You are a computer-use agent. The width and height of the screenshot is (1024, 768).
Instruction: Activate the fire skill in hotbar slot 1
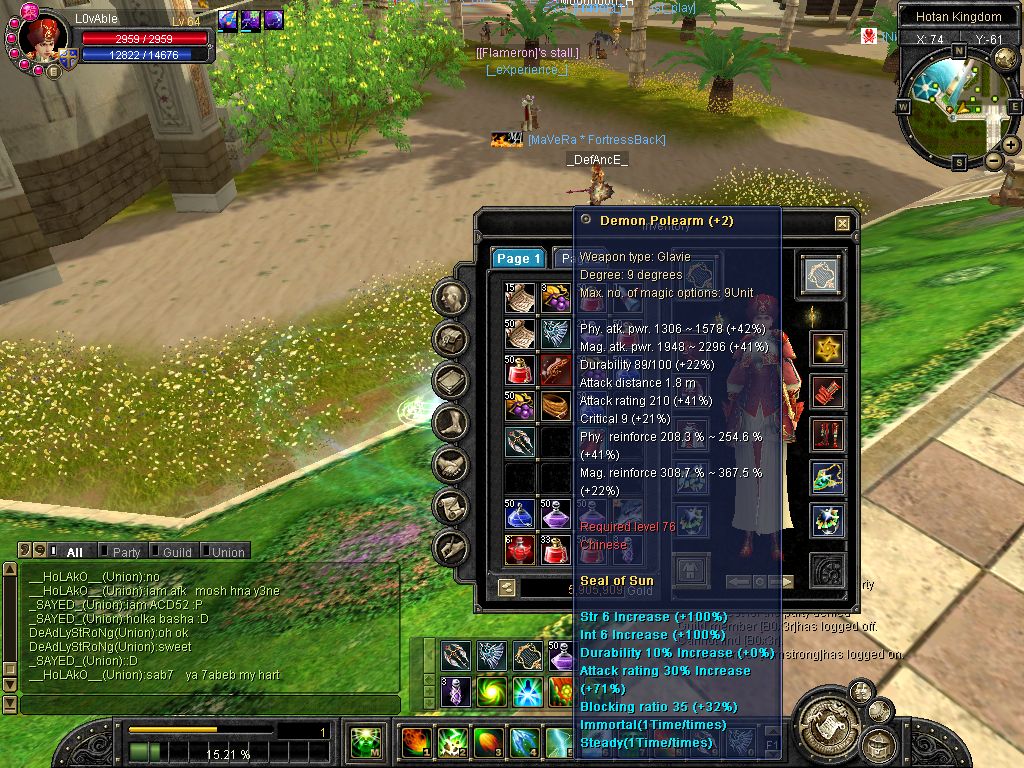[416, 741]
